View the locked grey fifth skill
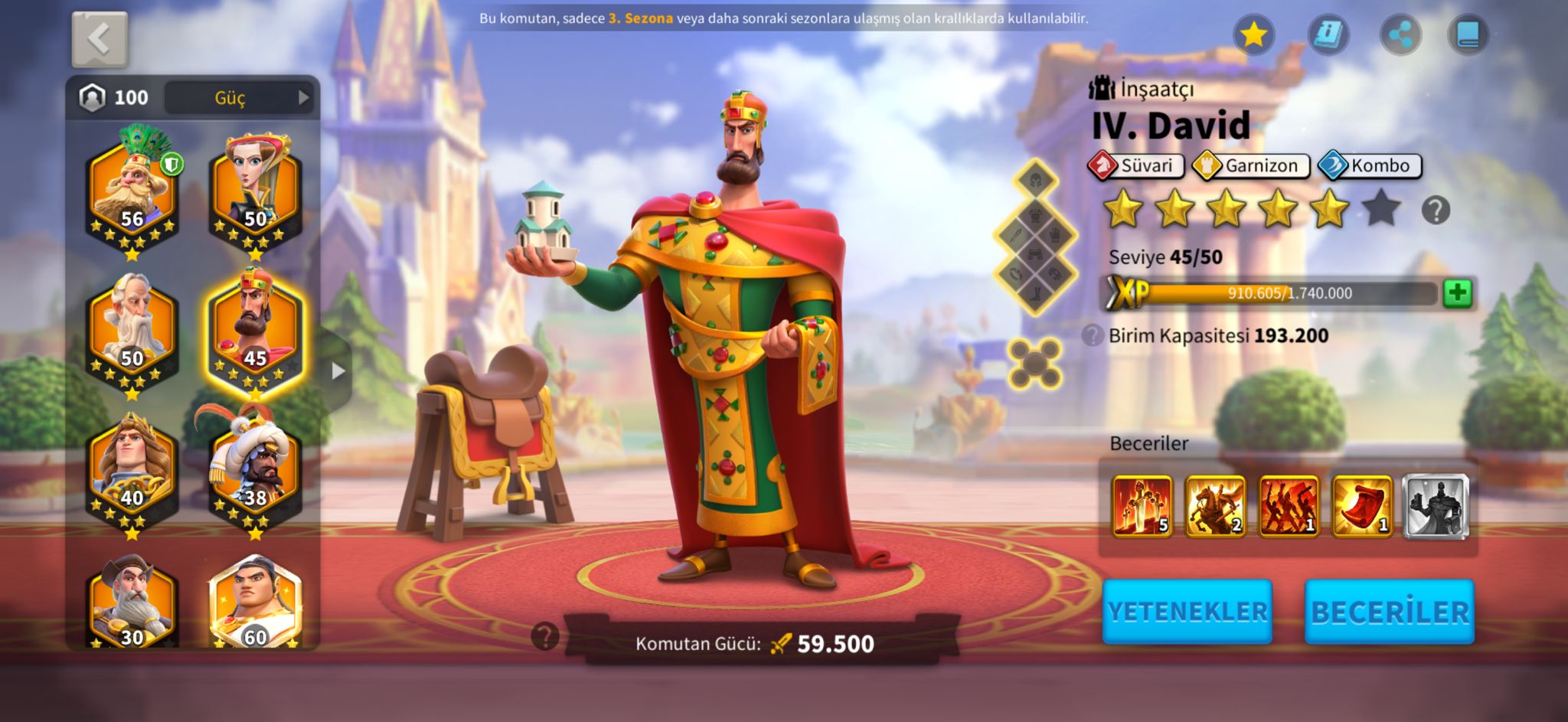Image resolution: width=1568 pixels, height=722 pixels. pyautogui.click(x=1436, y=505)
